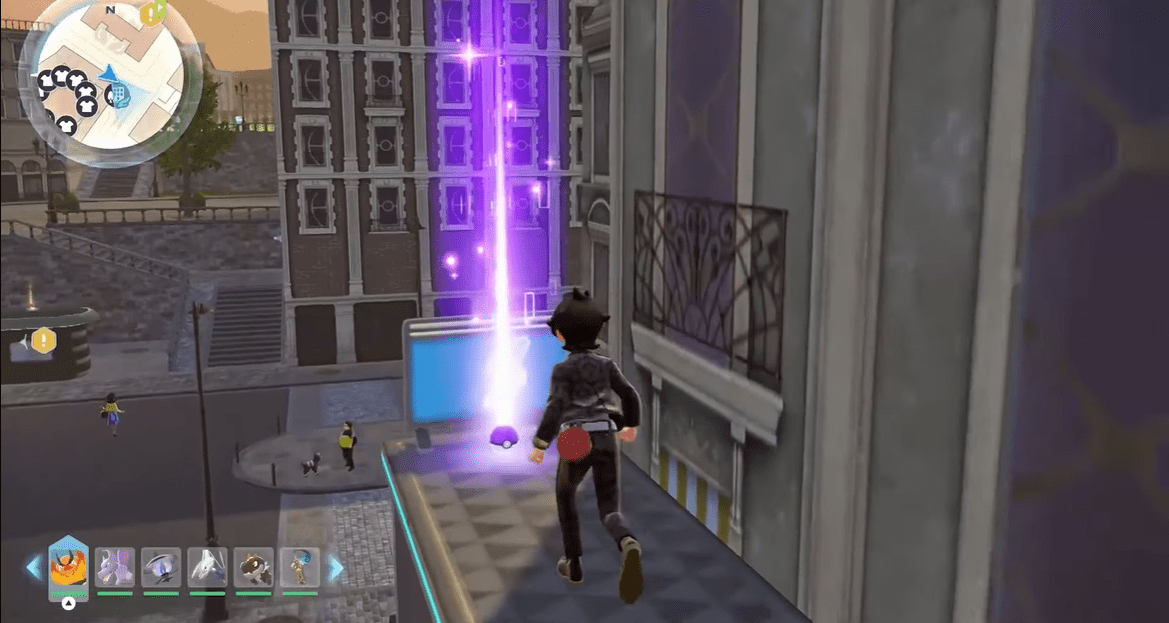Screen dimensions: 1169x623
Task: Click the yellow exclamation marker on the minimap
Action: tap(152, 13)
